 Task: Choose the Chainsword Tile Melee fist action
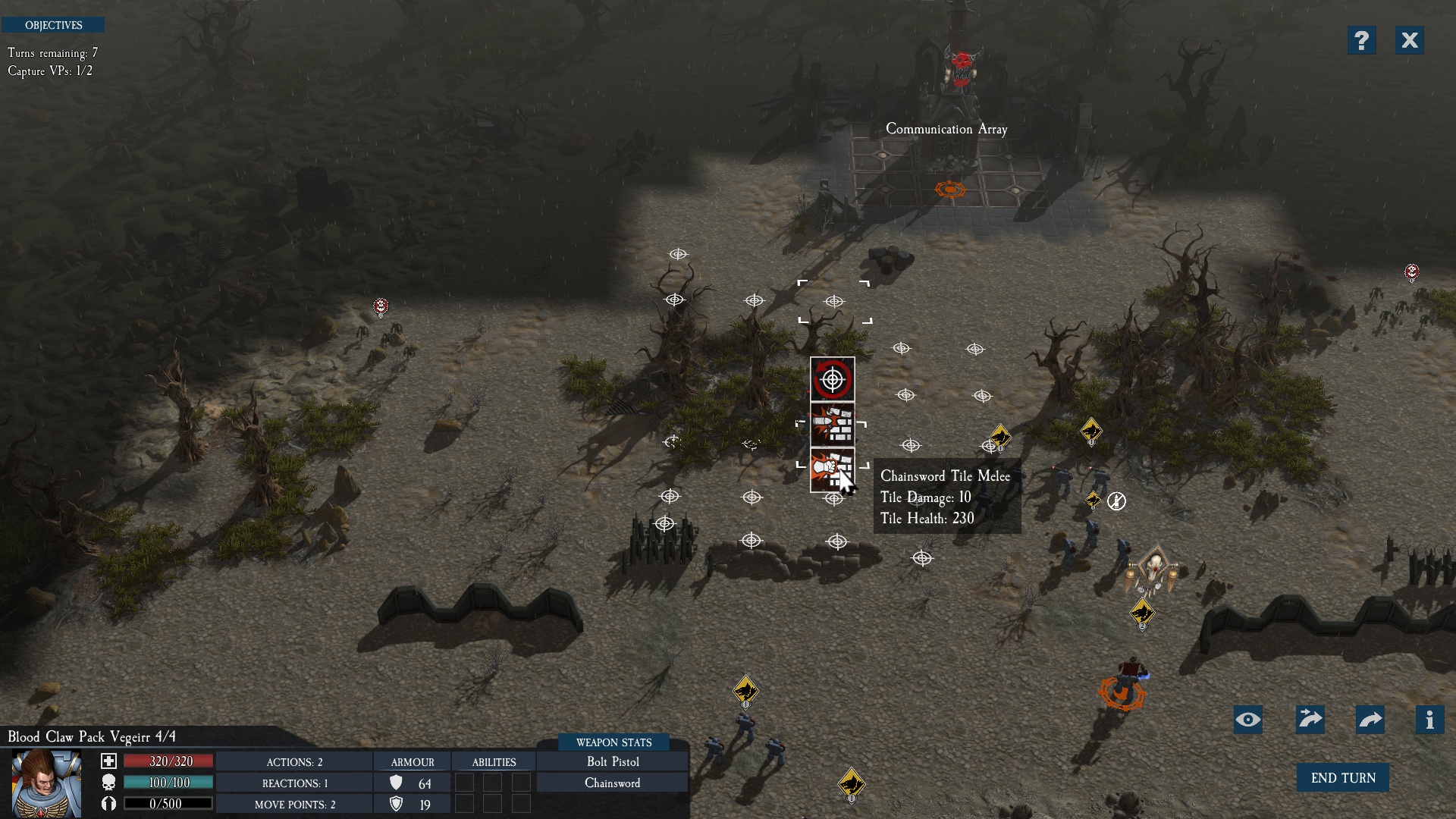pyautogui.click(x=832, y=470)
